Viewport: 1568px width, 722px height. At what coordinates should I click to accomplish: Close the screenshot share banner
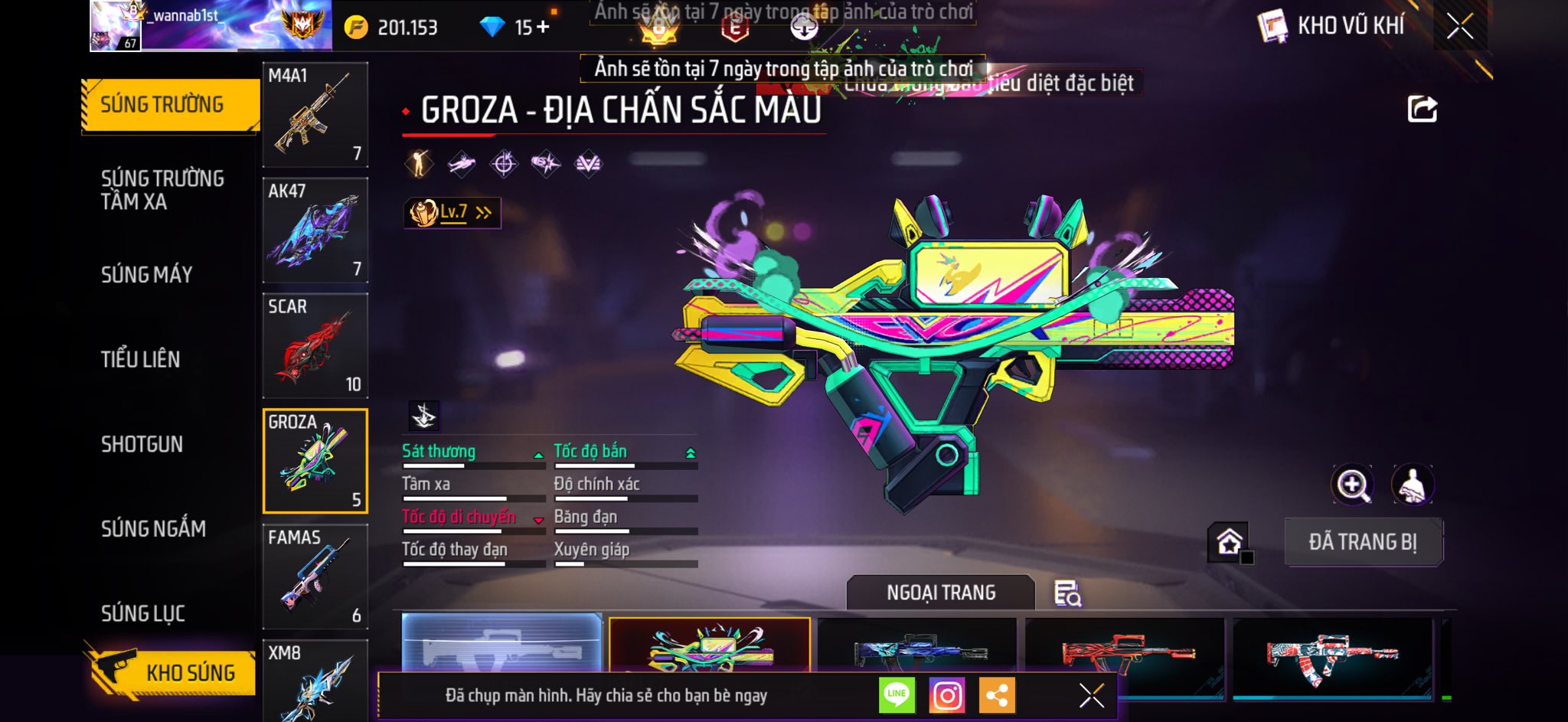(x=1091, y=695)
